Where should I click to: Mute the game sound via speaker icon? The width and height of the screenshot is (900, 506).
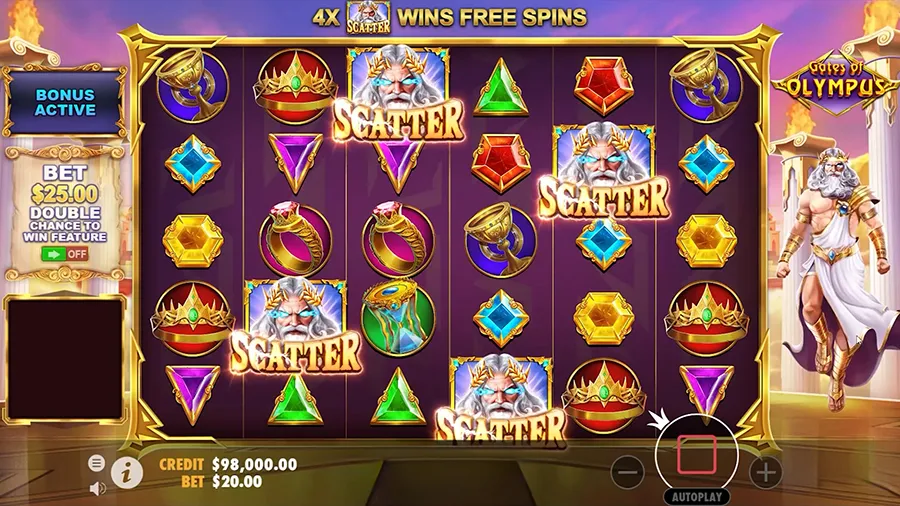(97, 488)
